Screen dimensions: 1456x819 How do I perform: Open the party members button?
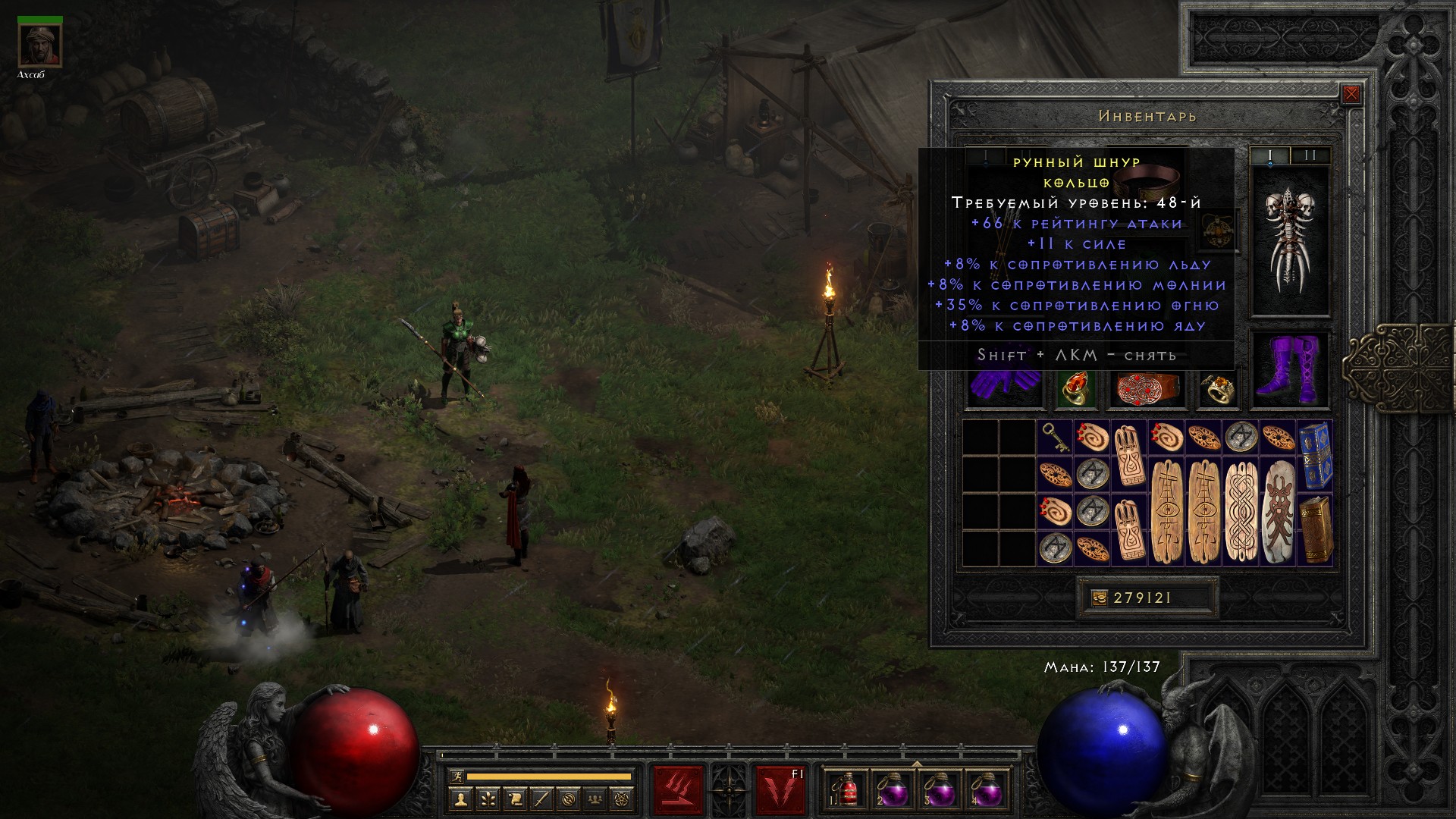[595, 799]
